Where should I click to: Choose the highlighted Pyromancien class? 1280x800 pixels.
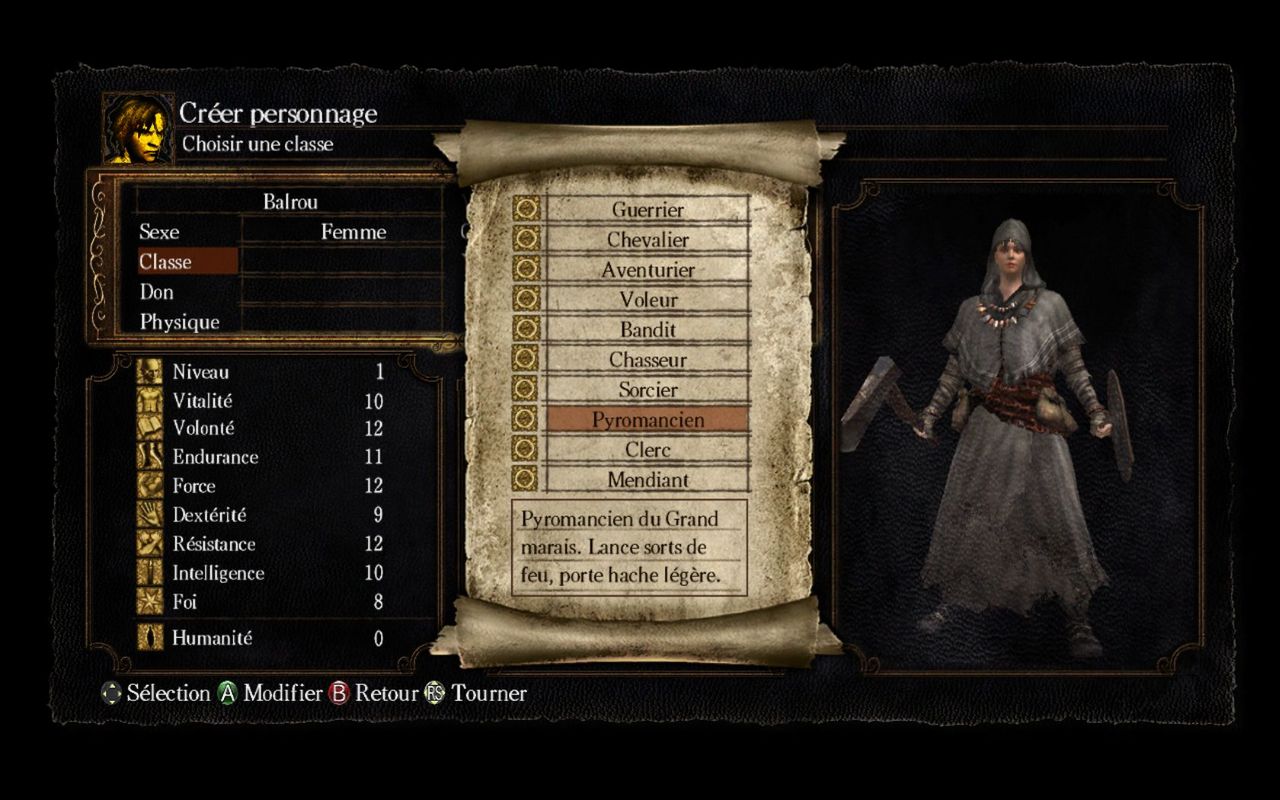tap(647, 420)
